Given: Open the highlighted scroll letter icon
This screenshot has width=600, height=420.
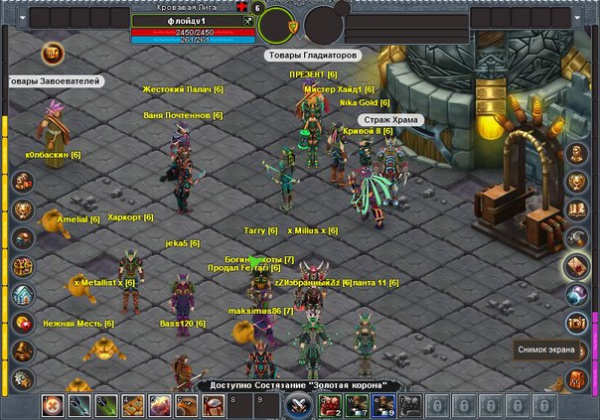Looking at the screenshot, I should (576, 265).
